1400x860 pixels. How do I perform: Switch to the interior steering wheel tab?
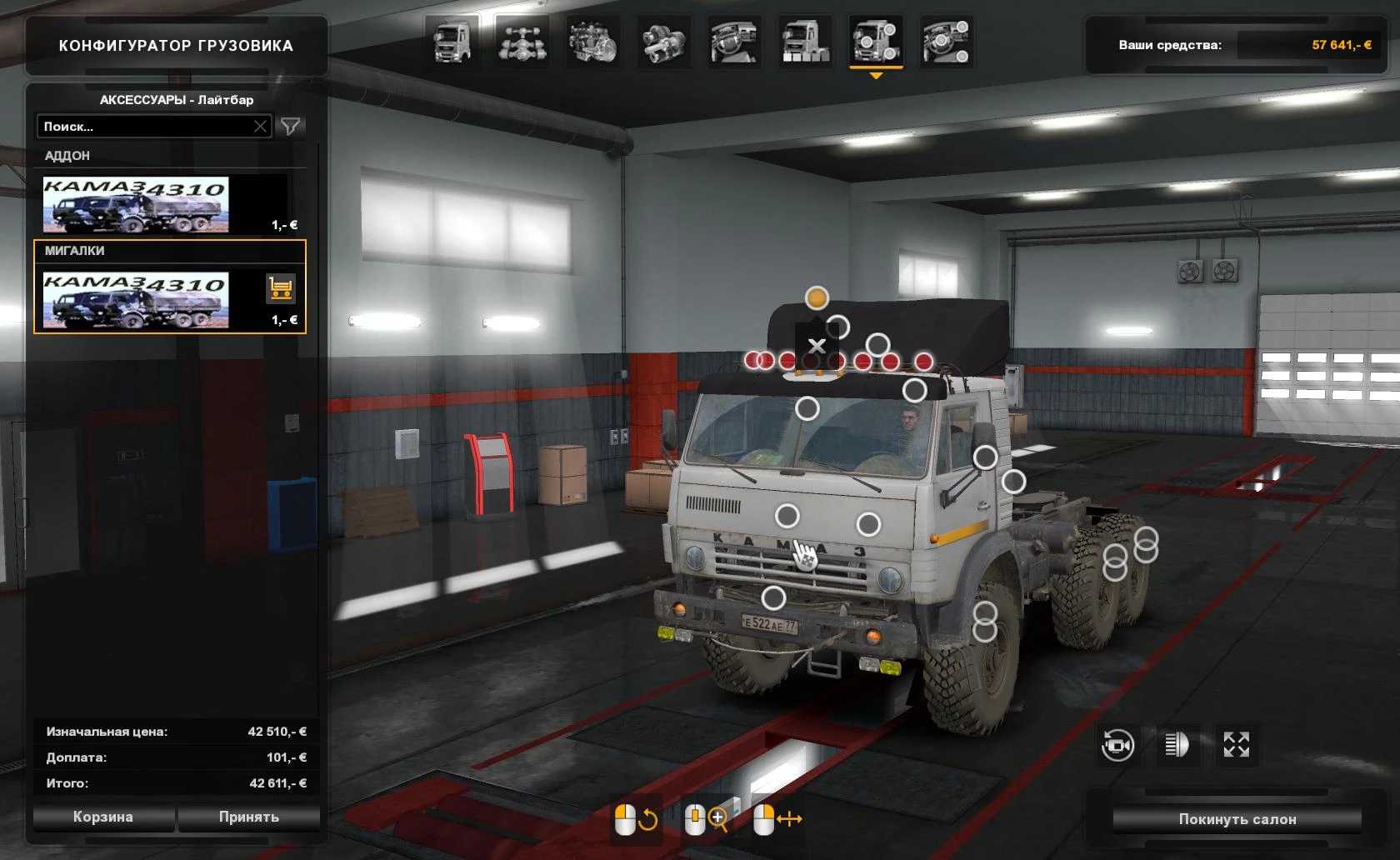(734, 42)
